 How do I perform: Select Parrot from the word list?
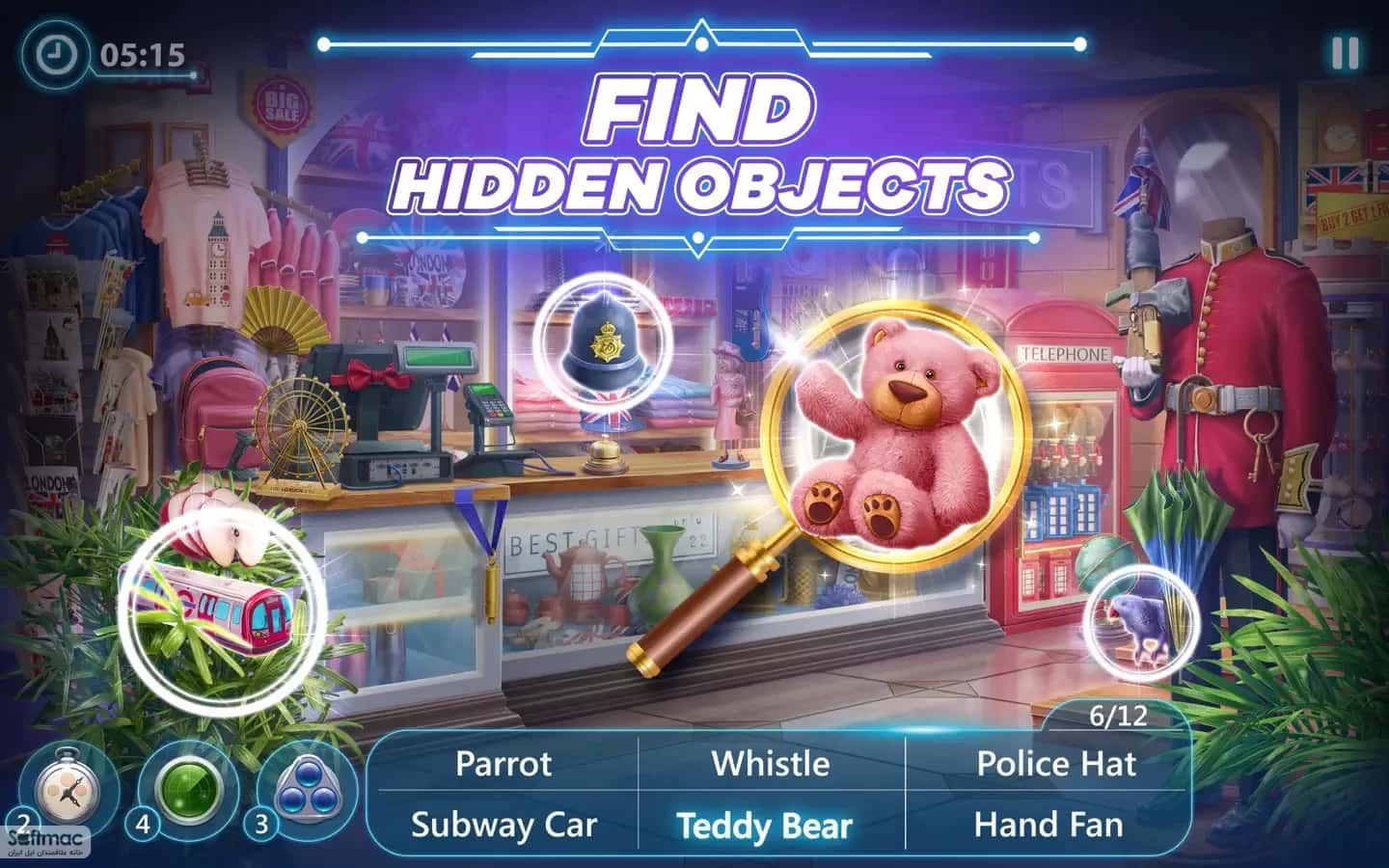506,764
